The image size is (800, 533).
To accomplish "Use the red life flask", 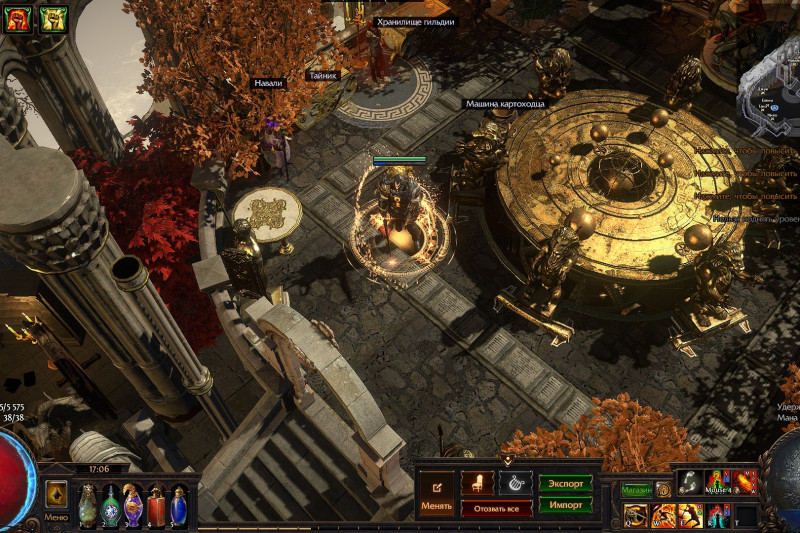I will coord(156,505).
